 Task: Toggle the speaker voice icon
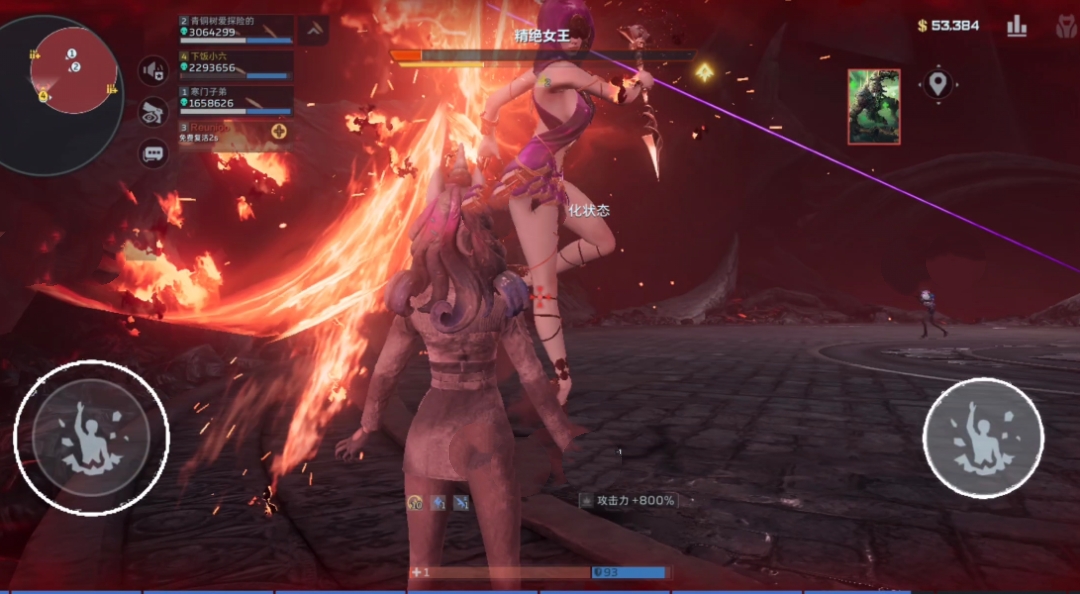click(x=153, y=71)
